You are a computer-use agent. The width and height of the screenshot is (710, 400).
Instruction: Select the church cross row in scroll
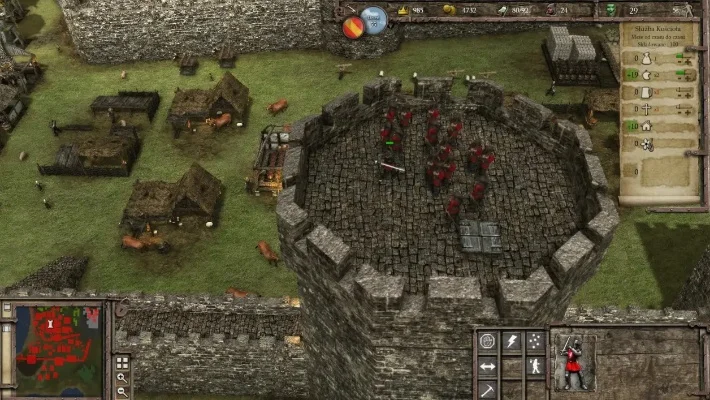point(647,109)
